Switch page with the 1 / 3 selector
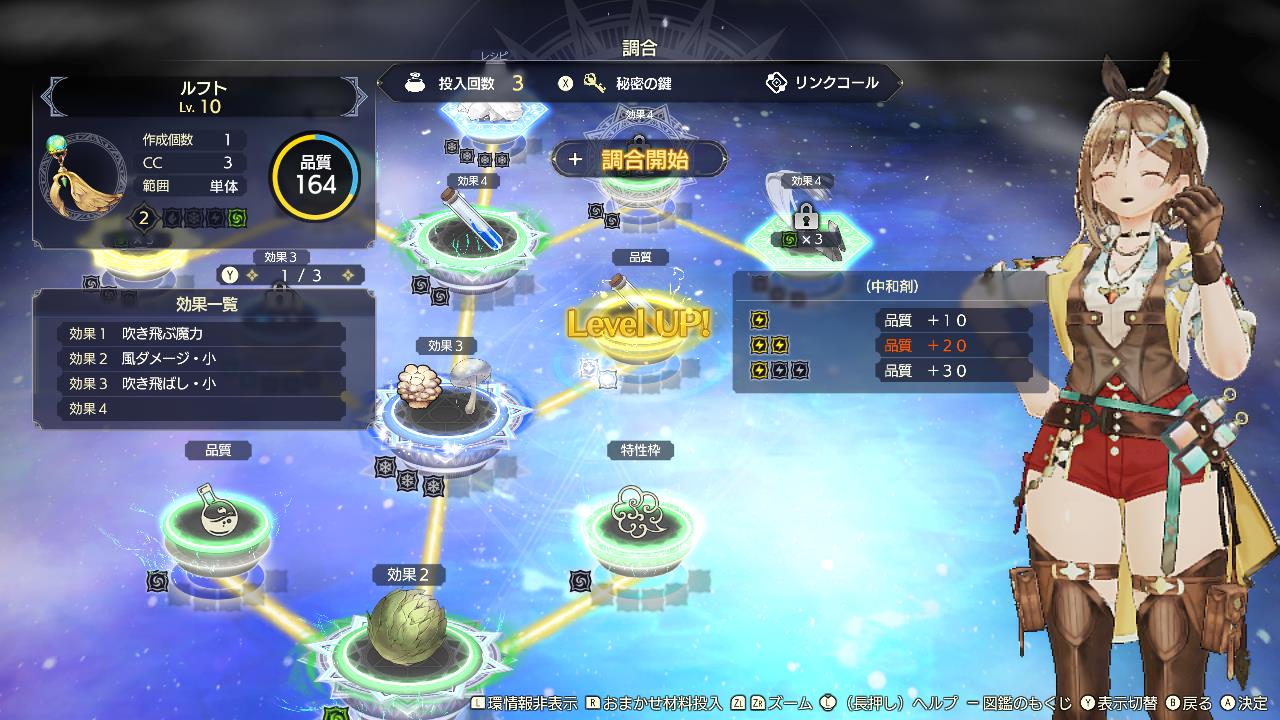This screenshot has width=1280, height=720. (292, 275)
